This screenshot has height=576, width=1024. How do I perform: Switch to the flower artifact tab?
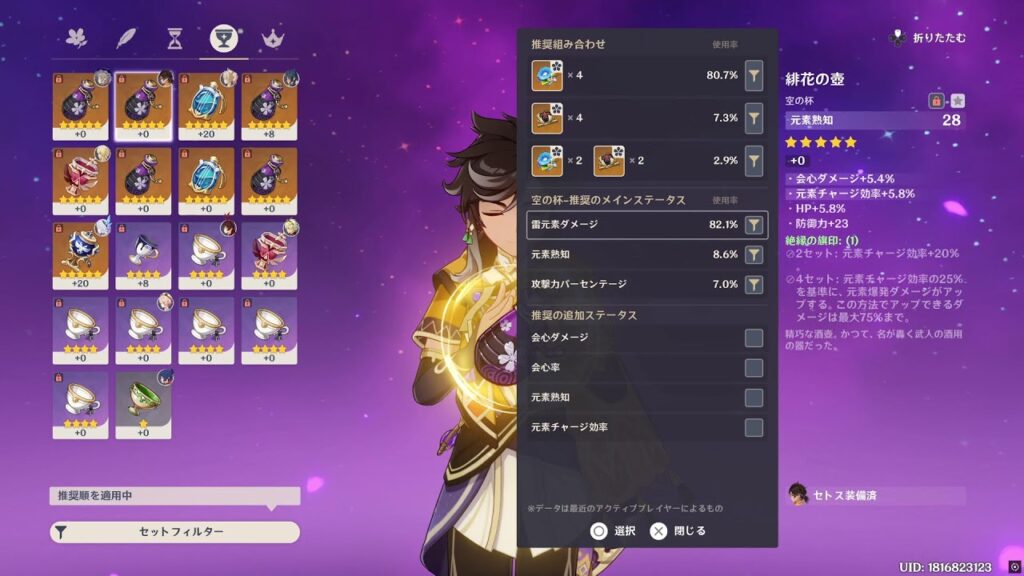pyautogui.click(x=77, y=38)
